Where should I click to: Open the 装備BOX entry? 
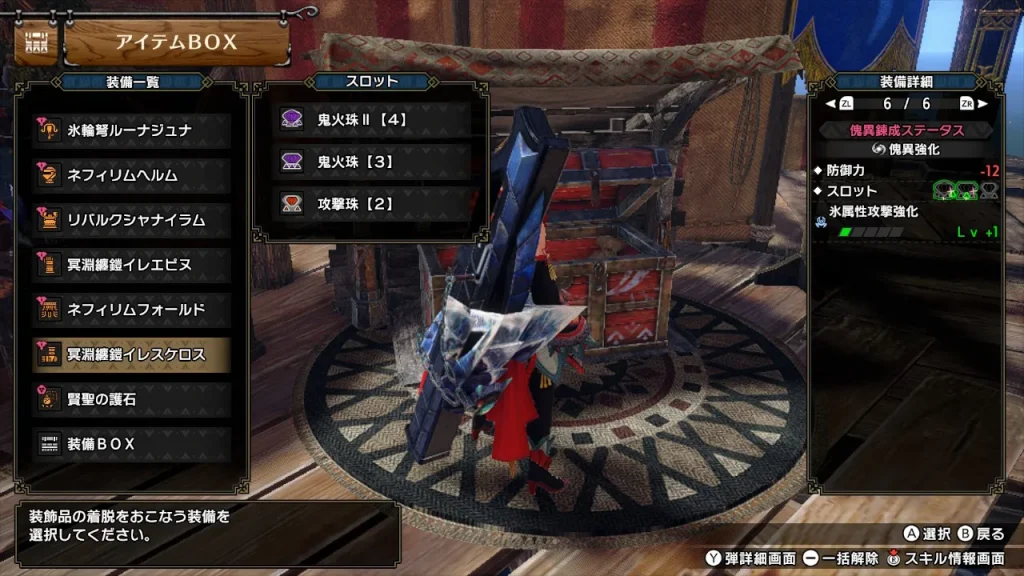point(132,443)
